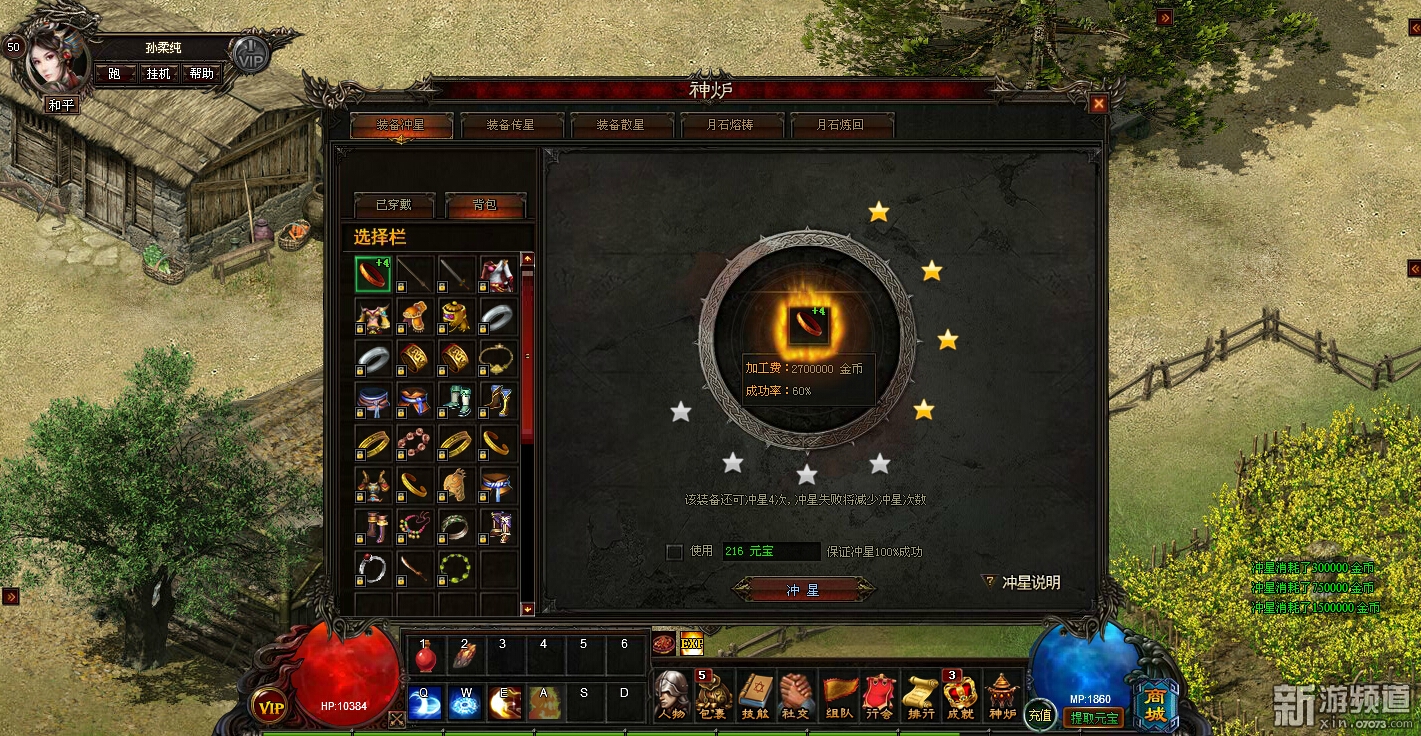
Task: Open the 技能 skills book
Action: tap(756, 695)
